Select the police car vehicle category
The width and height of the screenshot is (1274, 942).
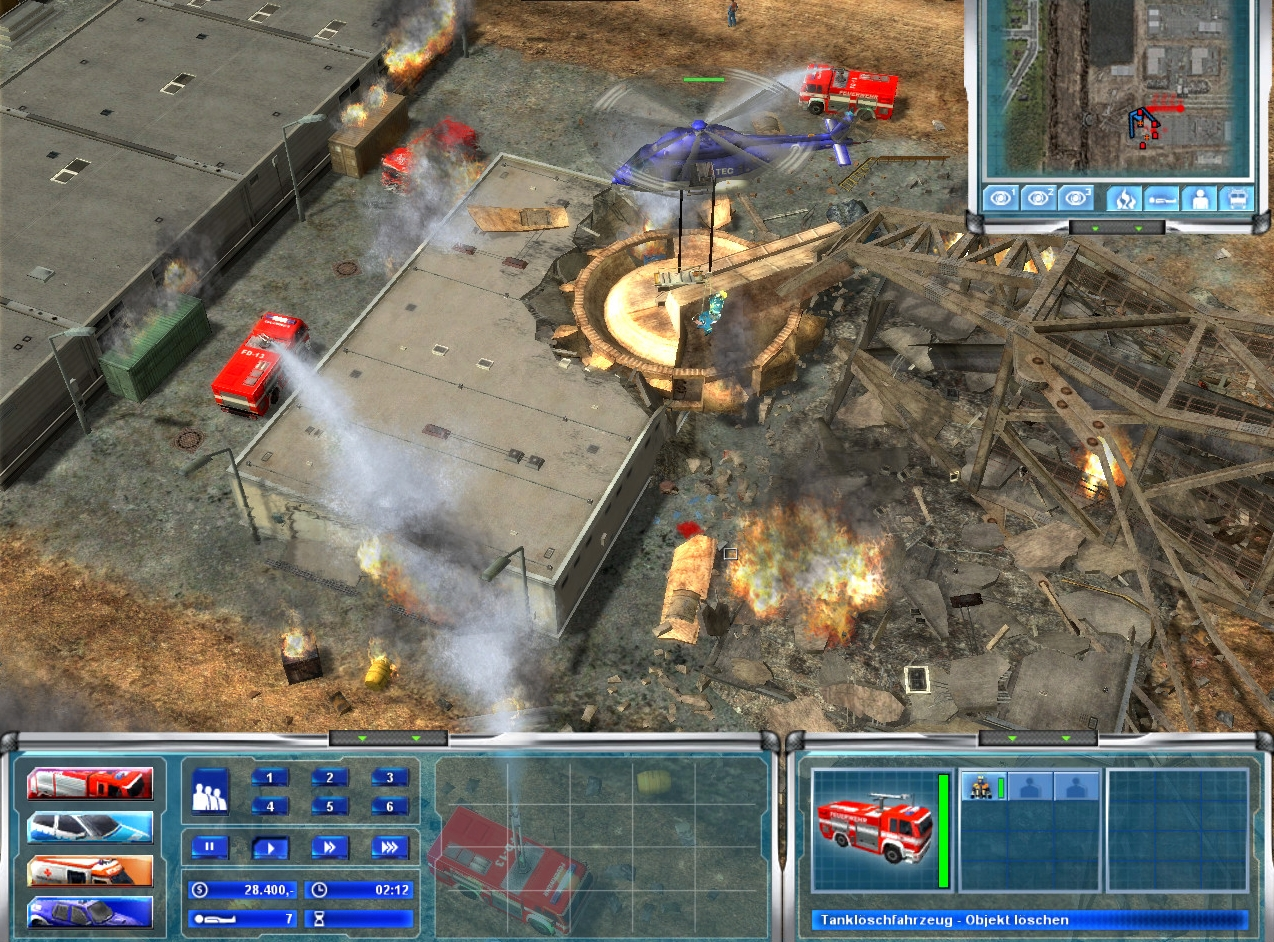90,827
